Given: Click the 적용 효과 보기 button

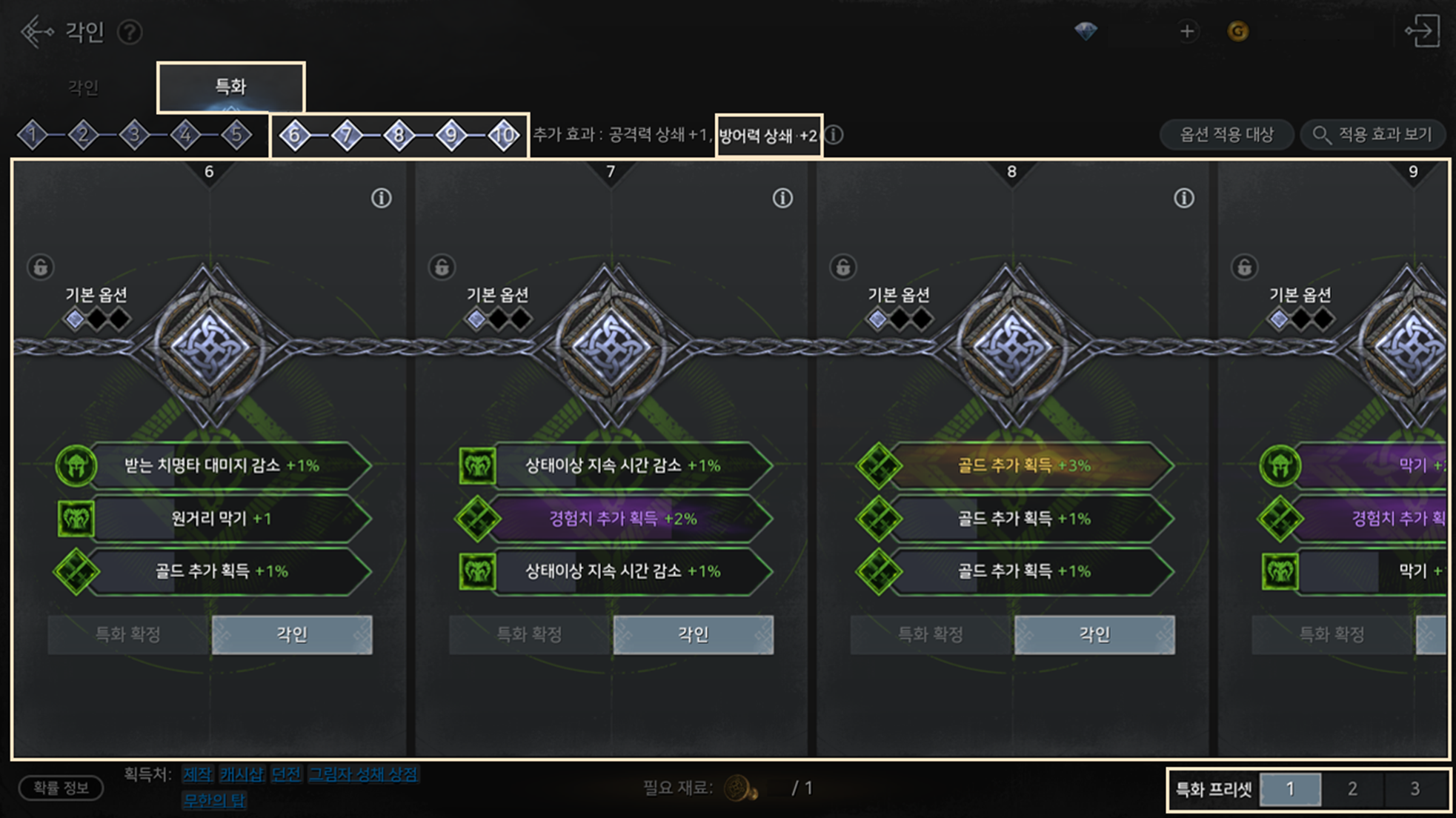Looking at the screenshot, I should tap(1373, 135).
